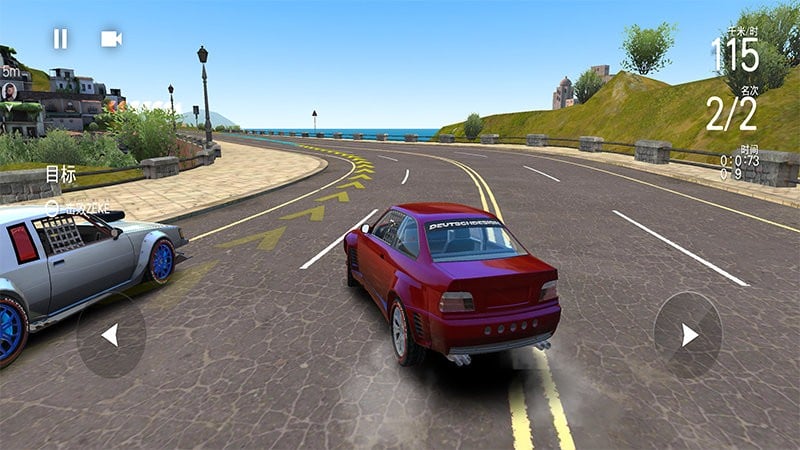The image size is (800, 450).
Task: Switch the camera view
Action: [x=111, y=39]
